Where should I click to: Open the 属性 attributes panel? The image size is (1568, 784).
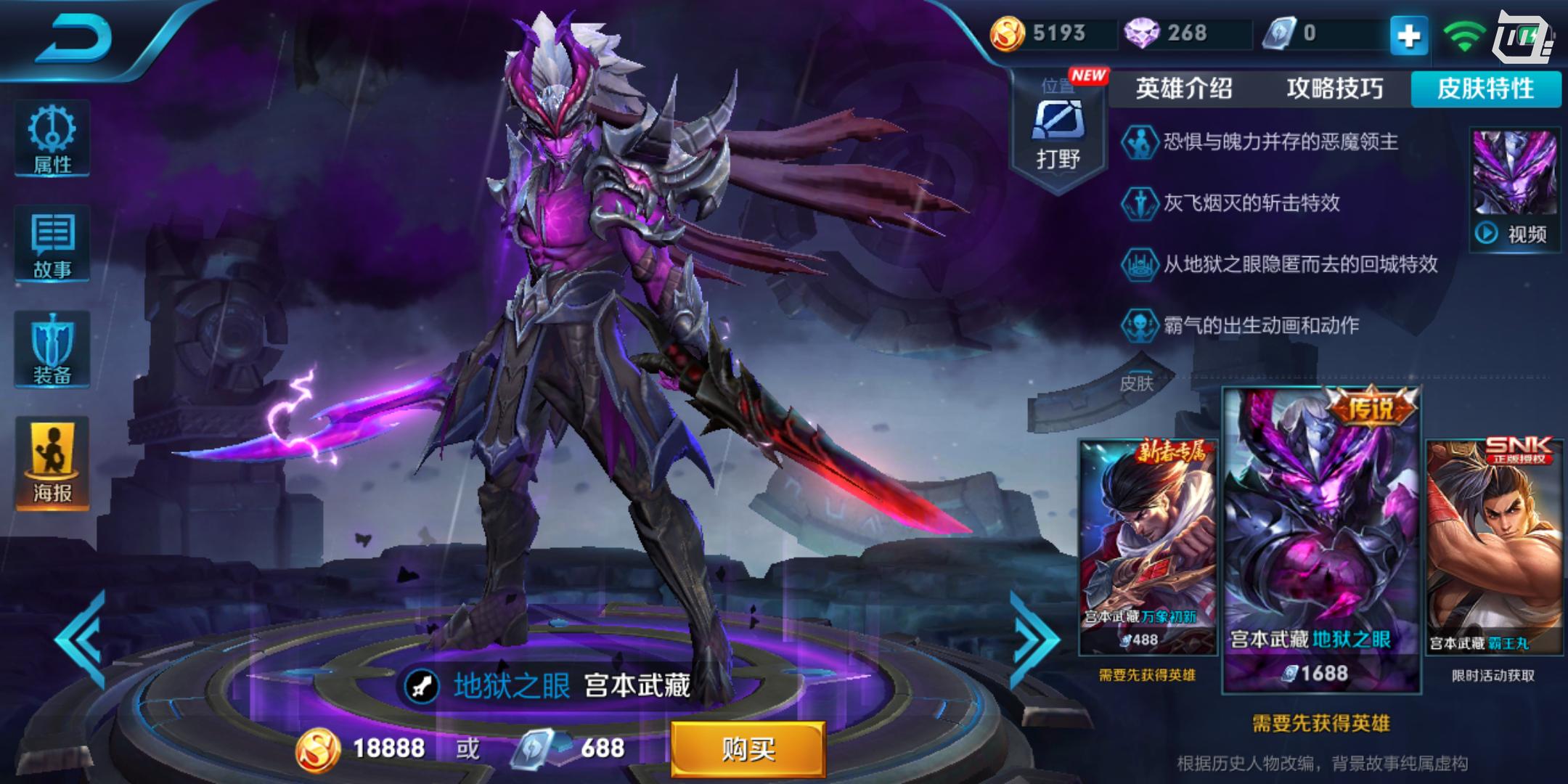[x=52, y=139]
